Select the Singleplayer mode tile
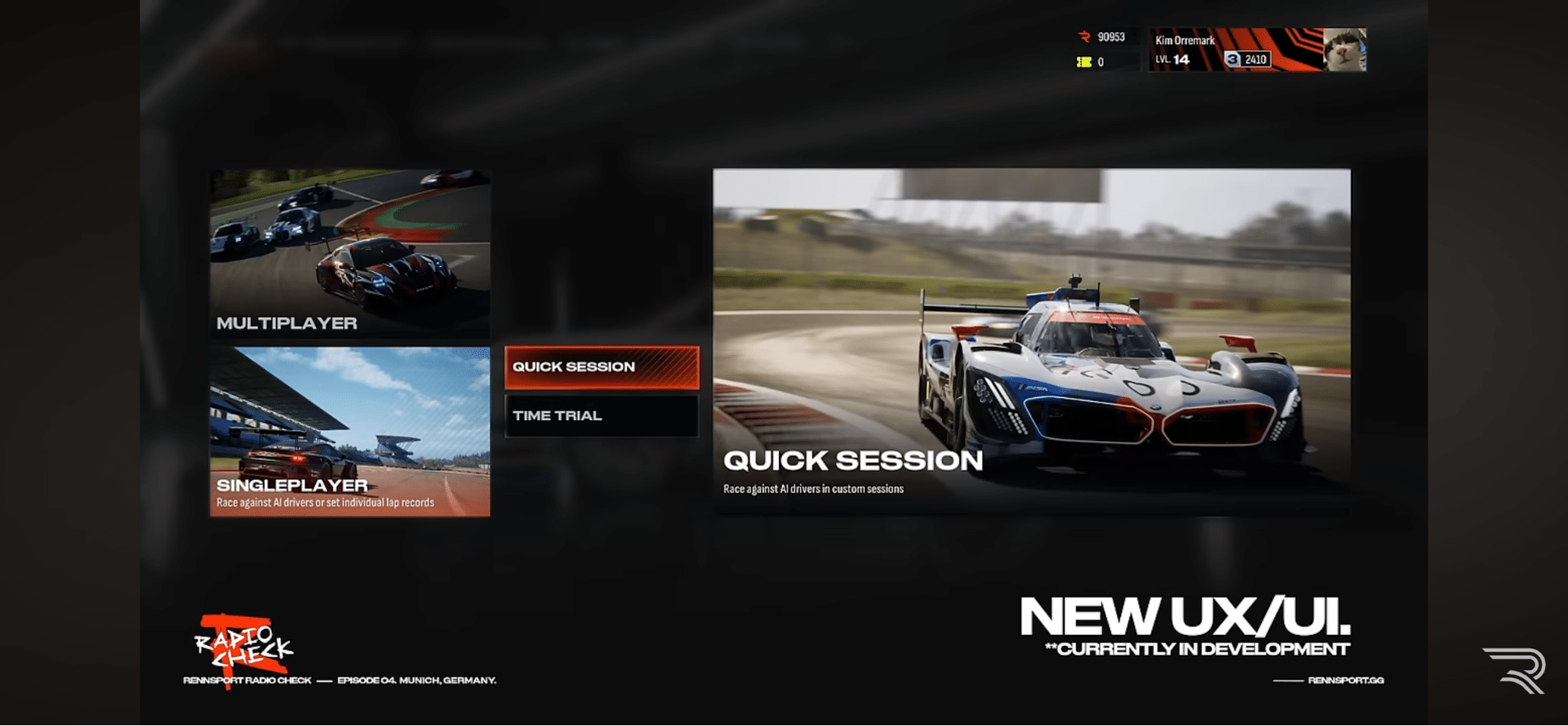Image resolution: width=1568 pixels, height=726 pixels. click(x=350, y=431)
